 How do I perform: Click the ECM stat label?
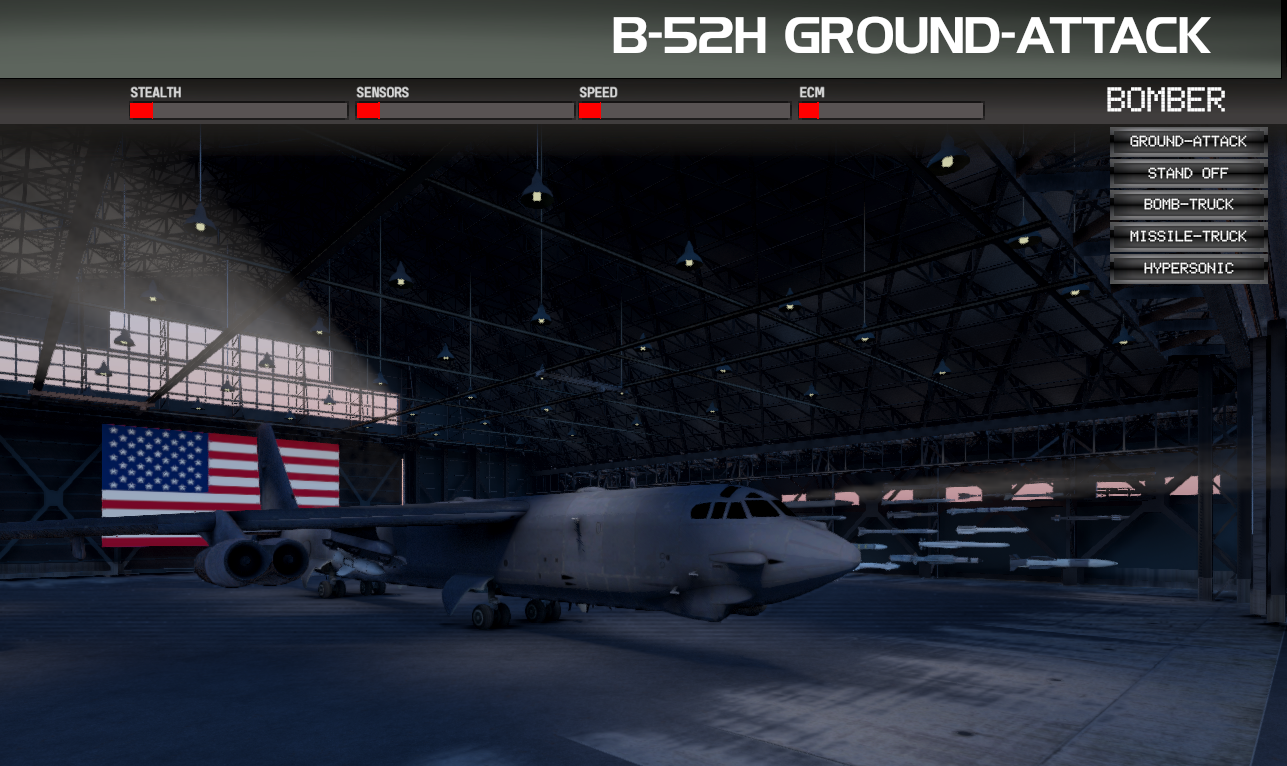click(811, 92)
